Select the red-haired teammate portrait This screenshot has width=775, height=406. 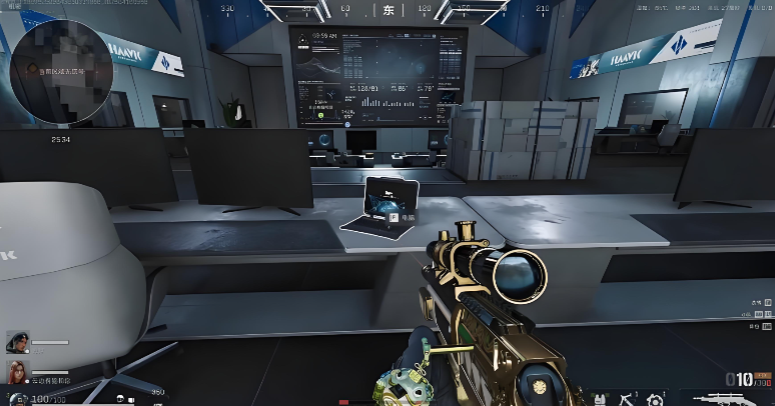click(x=17, y=372)
